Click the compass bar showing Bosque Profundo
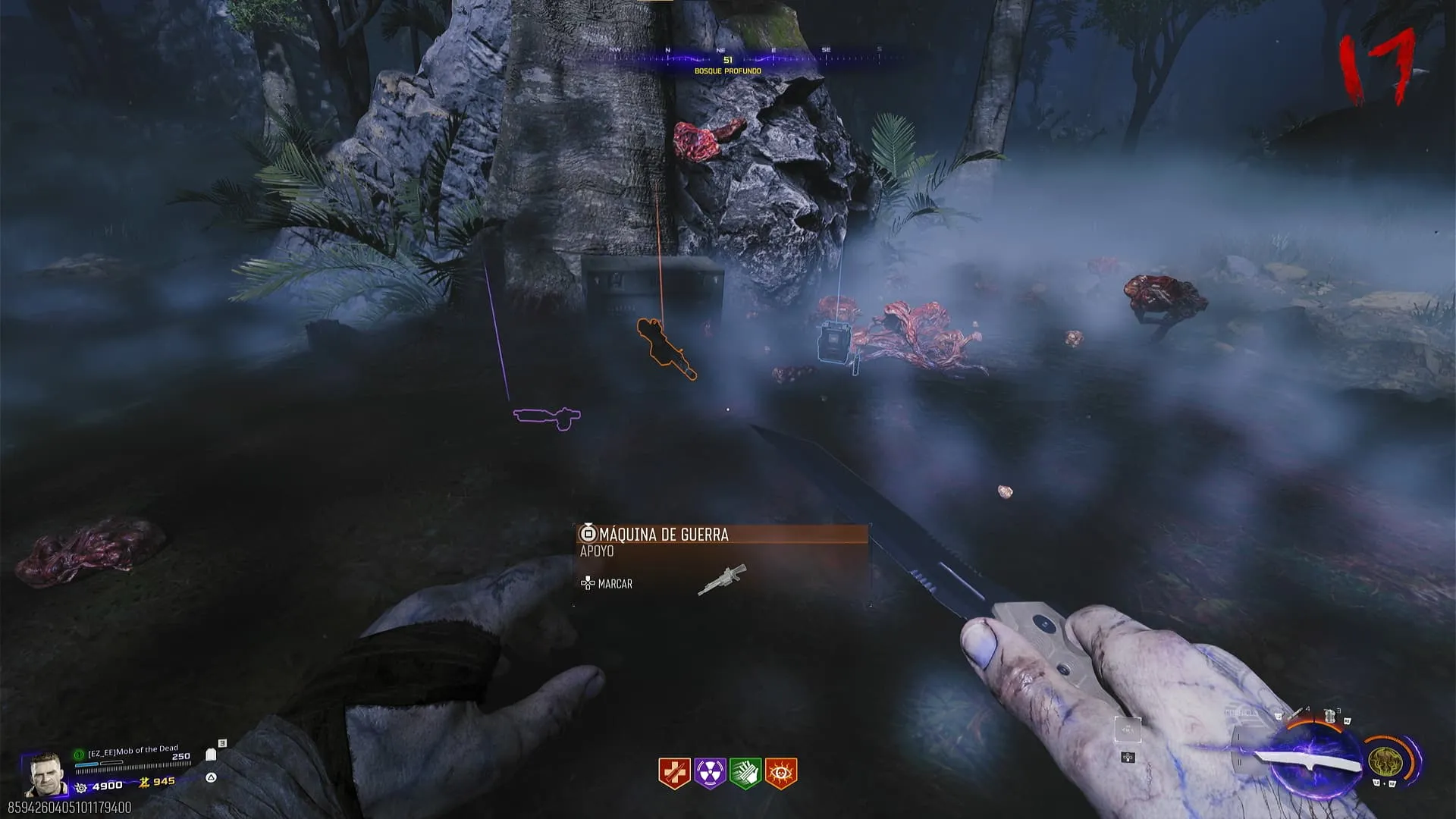This screenshot has height=819, width=1456. 726,61
